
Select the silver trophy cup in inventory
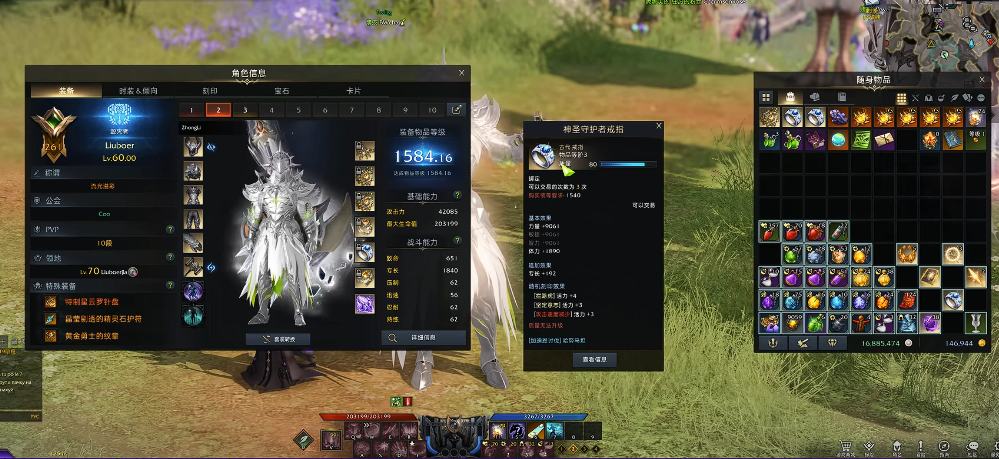tap(974, 322)
